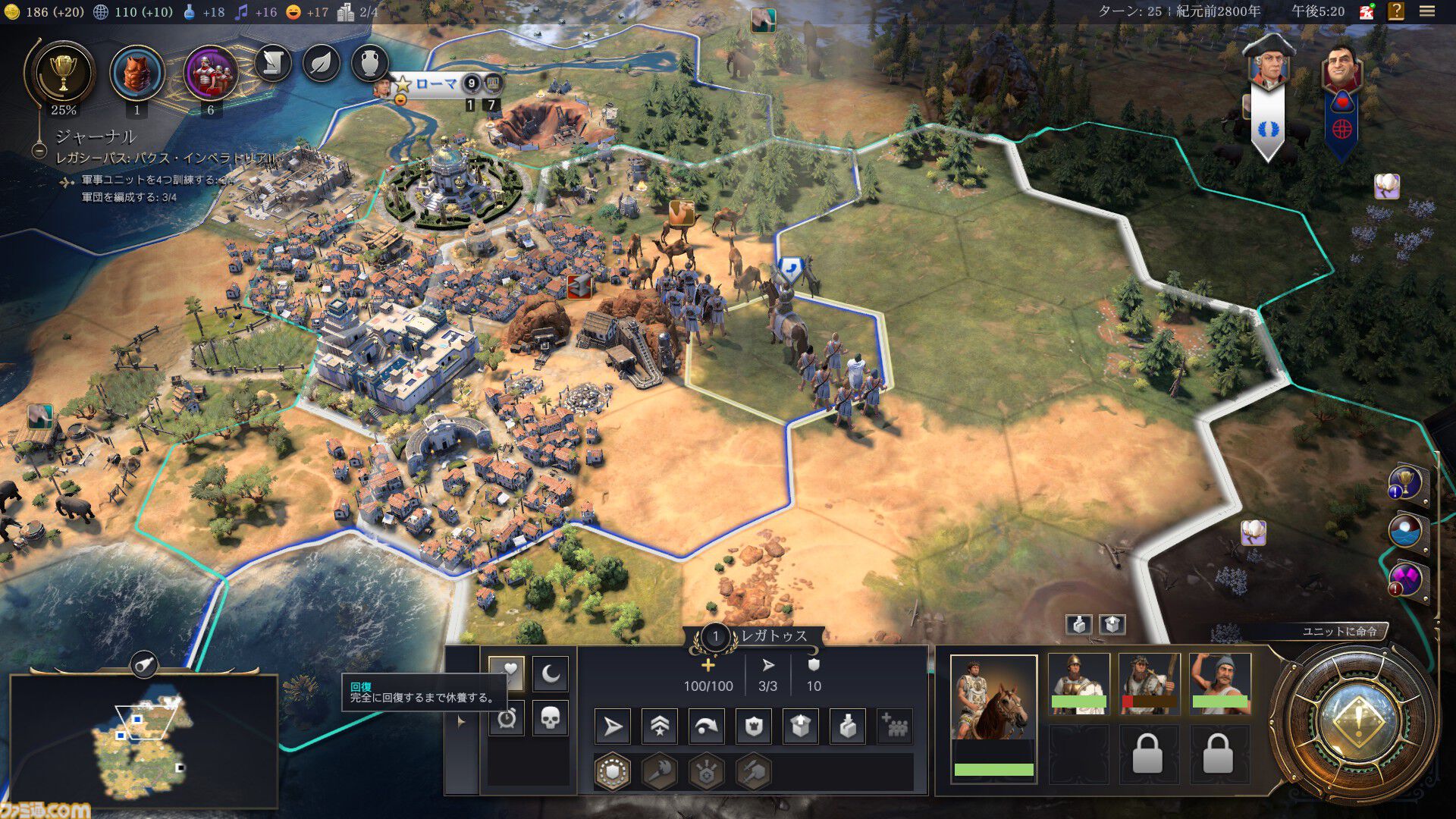Select the ローマ city banner
This screenshot has width=1456, height=819.
point(435,83)
